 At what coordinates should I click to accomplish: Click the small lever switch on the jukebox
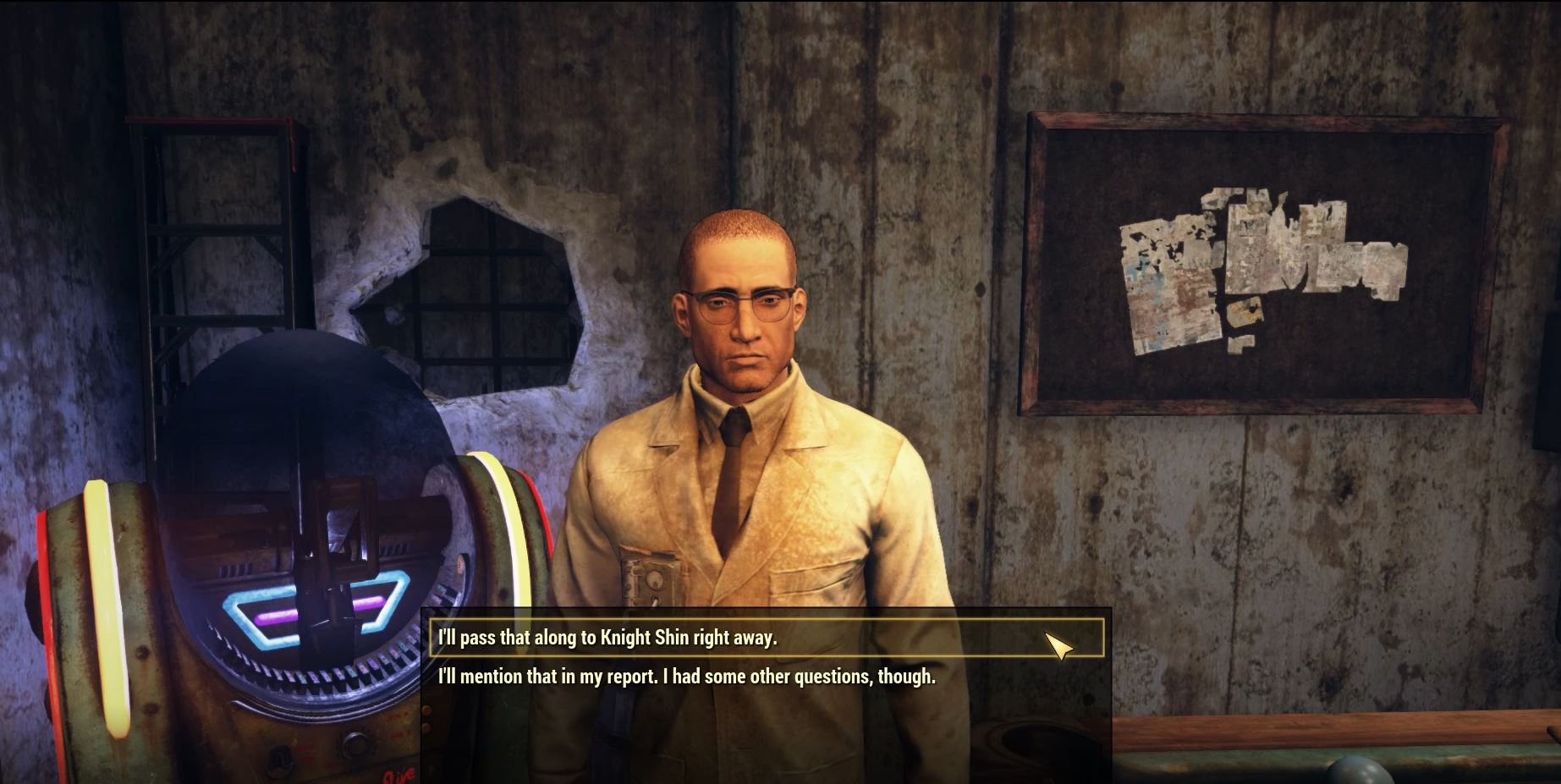point(280,760)
